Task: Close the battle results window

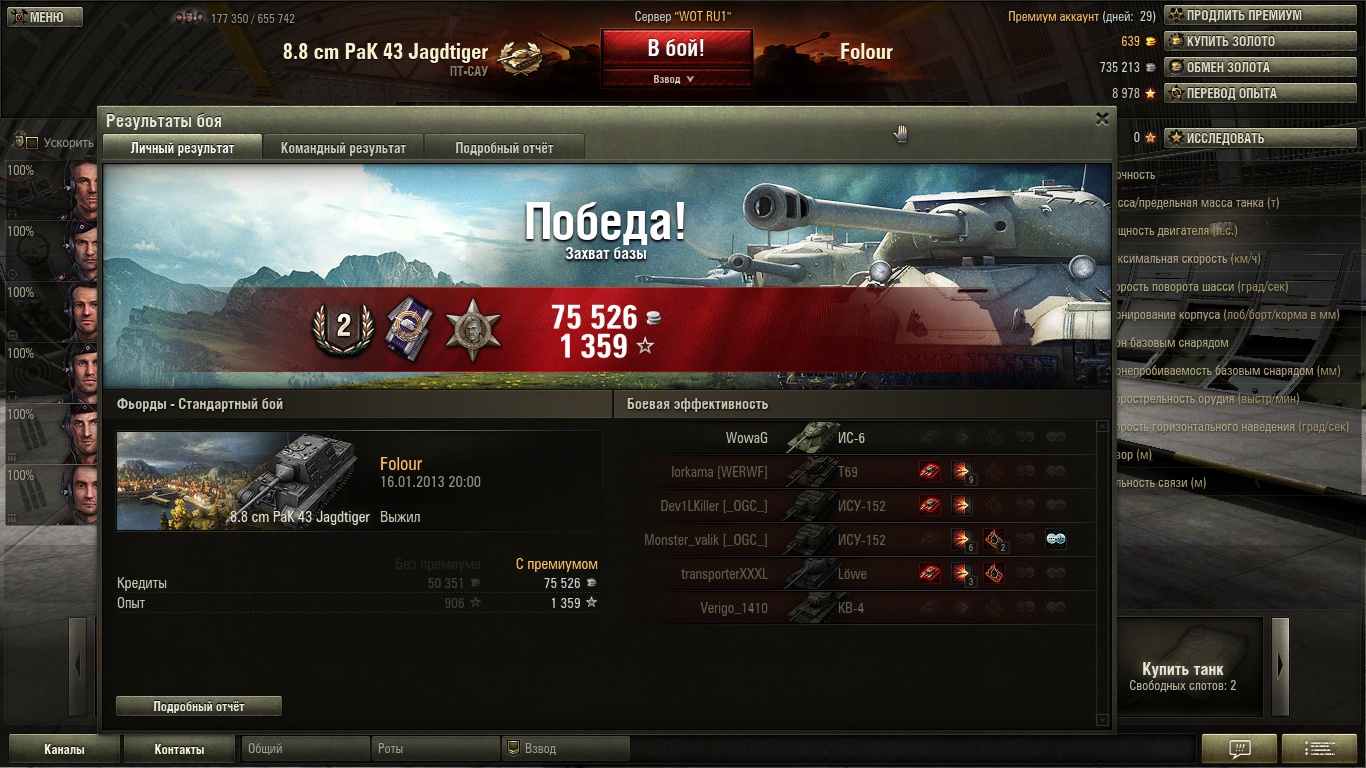Action: (1102, 119)
